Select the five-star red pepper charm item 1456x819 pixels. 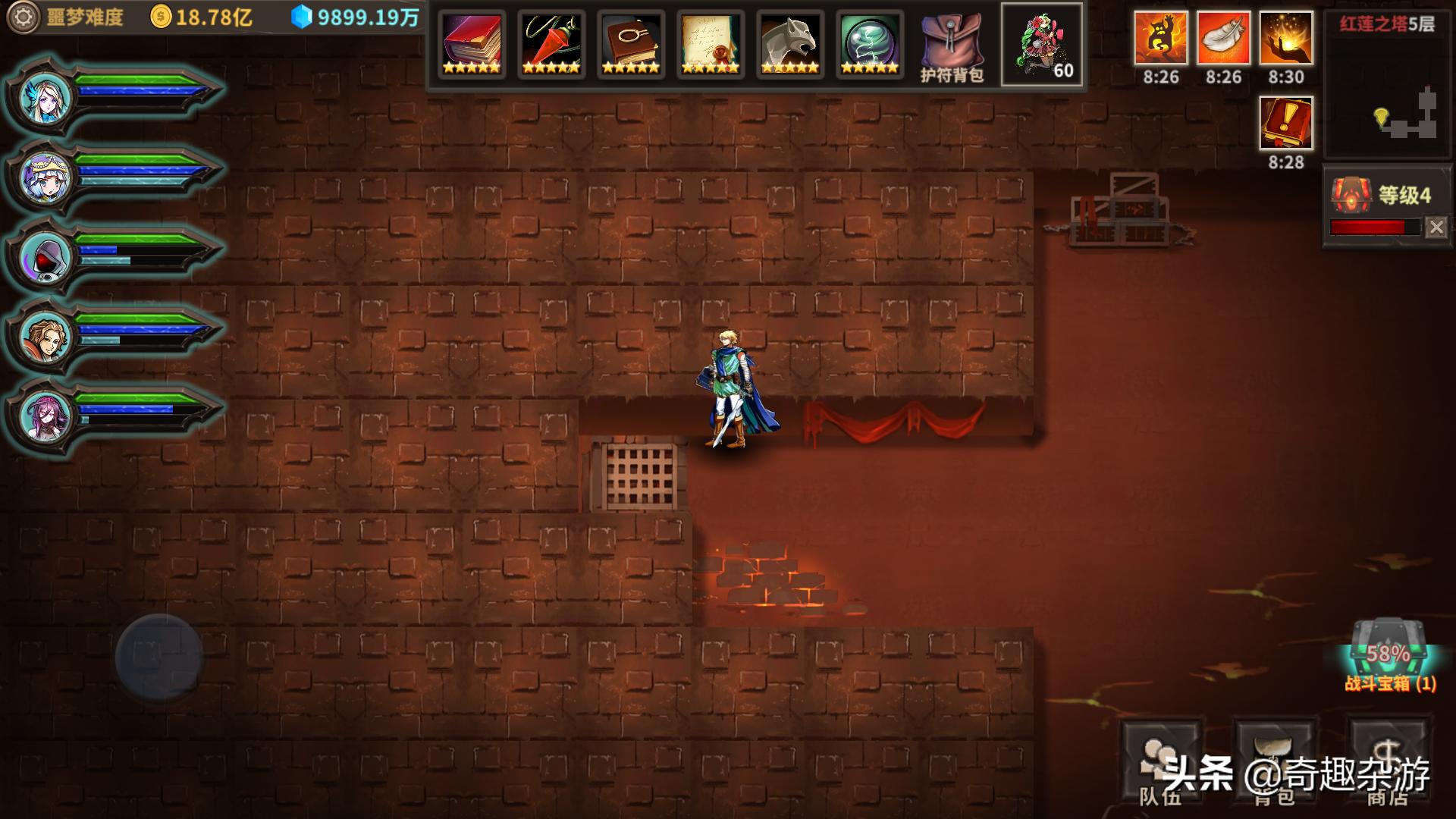point(551,43)
